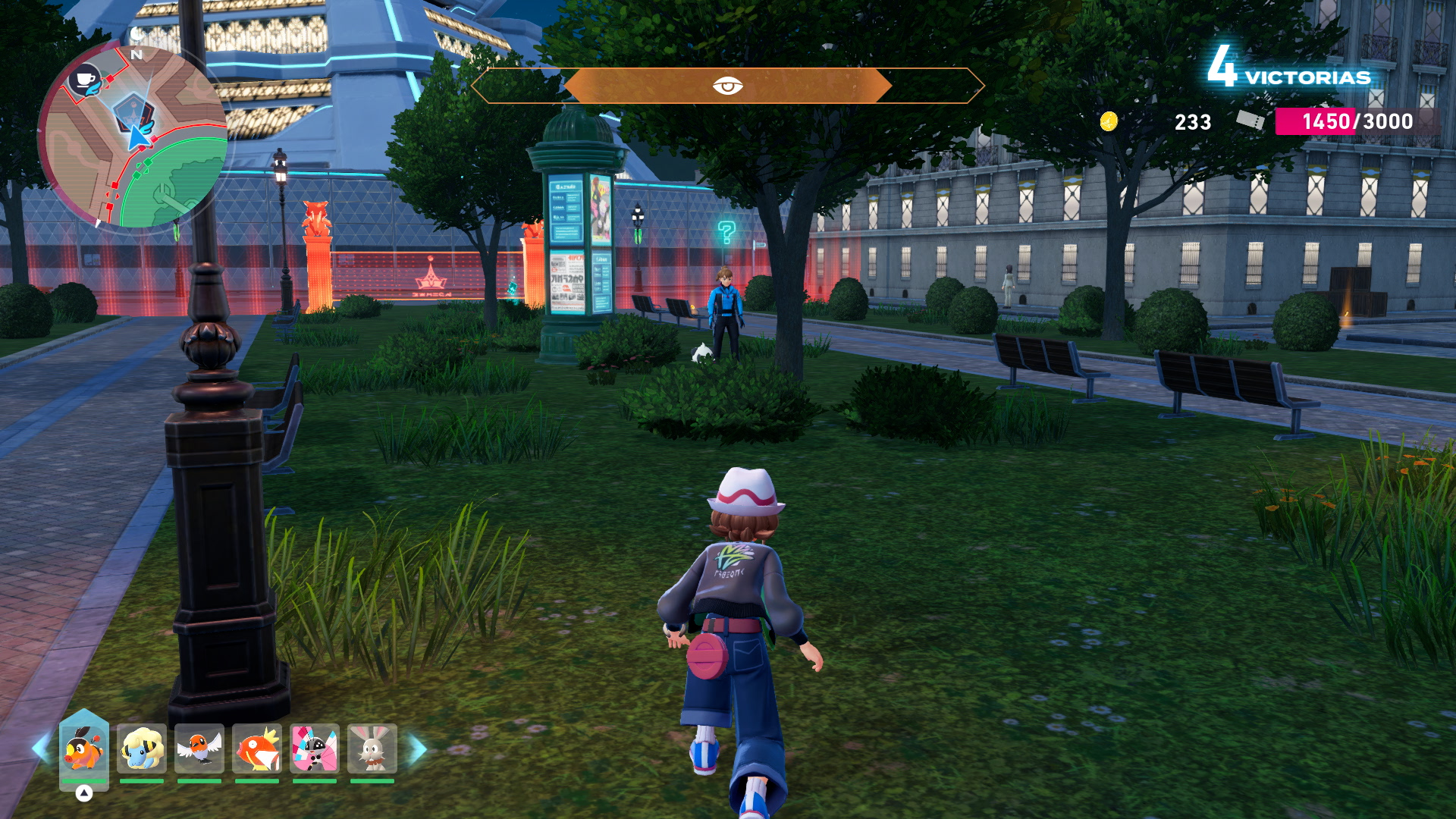Click the left arrow beside the party bar
The width and height of the screenshot is (1456, 819).
point(40,748)
